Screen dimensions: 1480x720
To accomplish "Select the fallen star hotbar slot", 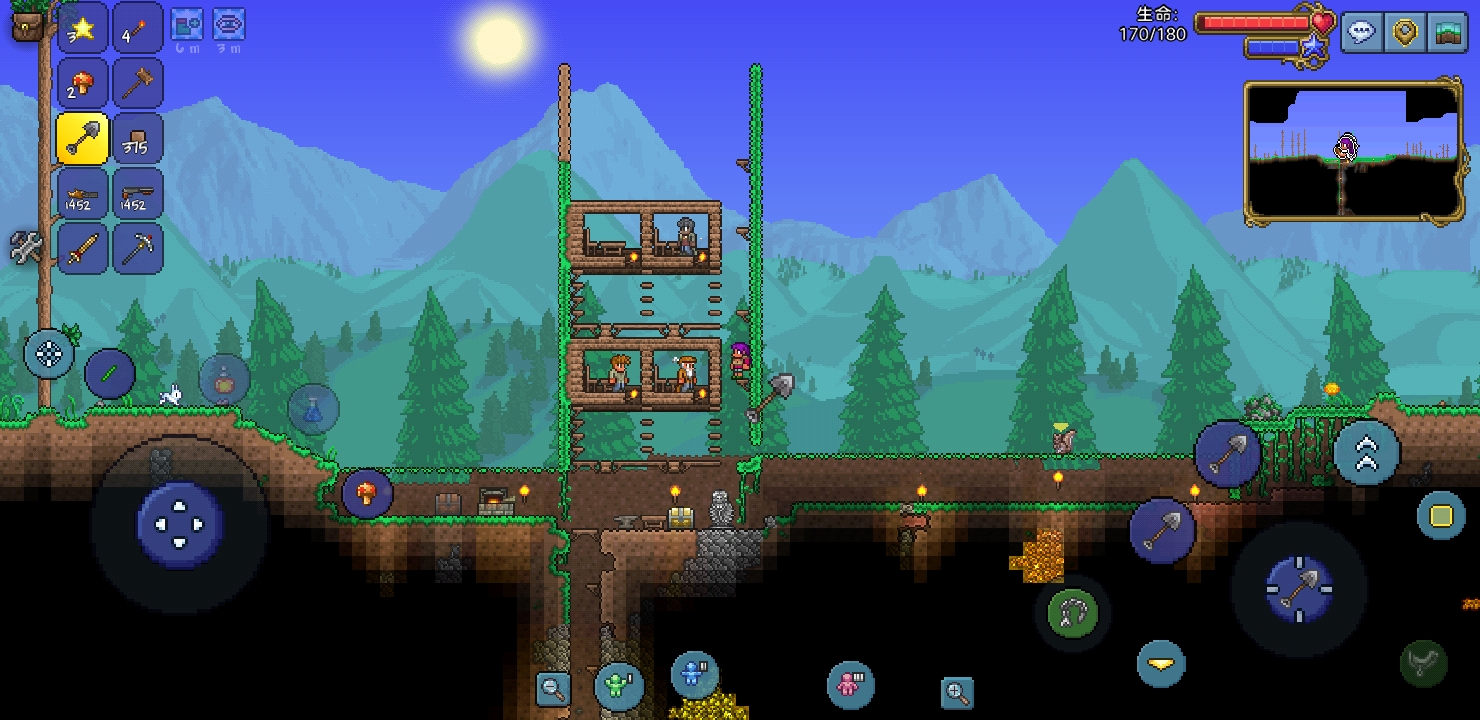I will (x=82, y=29).
